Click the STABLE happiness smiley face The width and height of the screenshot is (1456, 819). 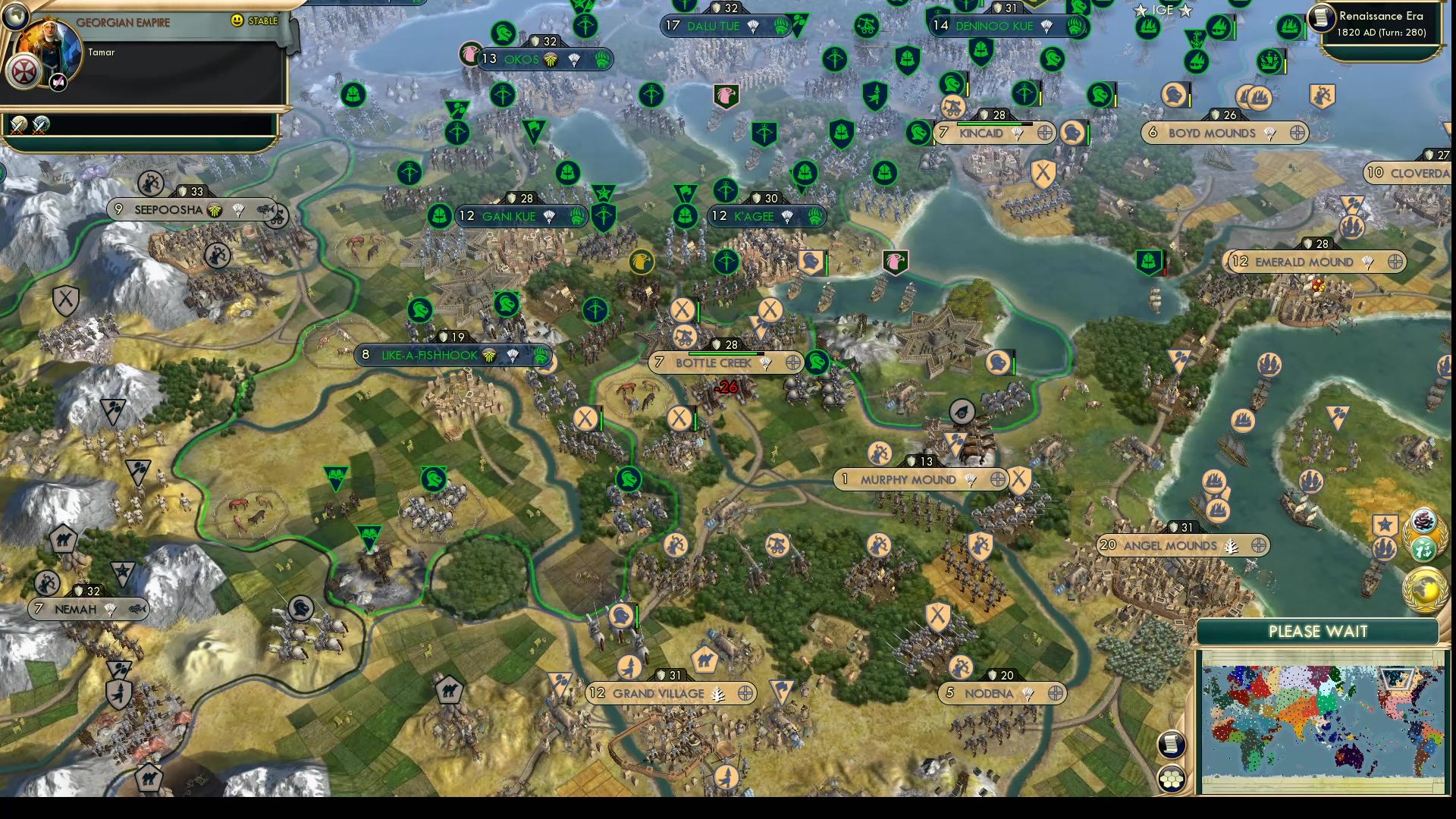click(x=236, y=20)
